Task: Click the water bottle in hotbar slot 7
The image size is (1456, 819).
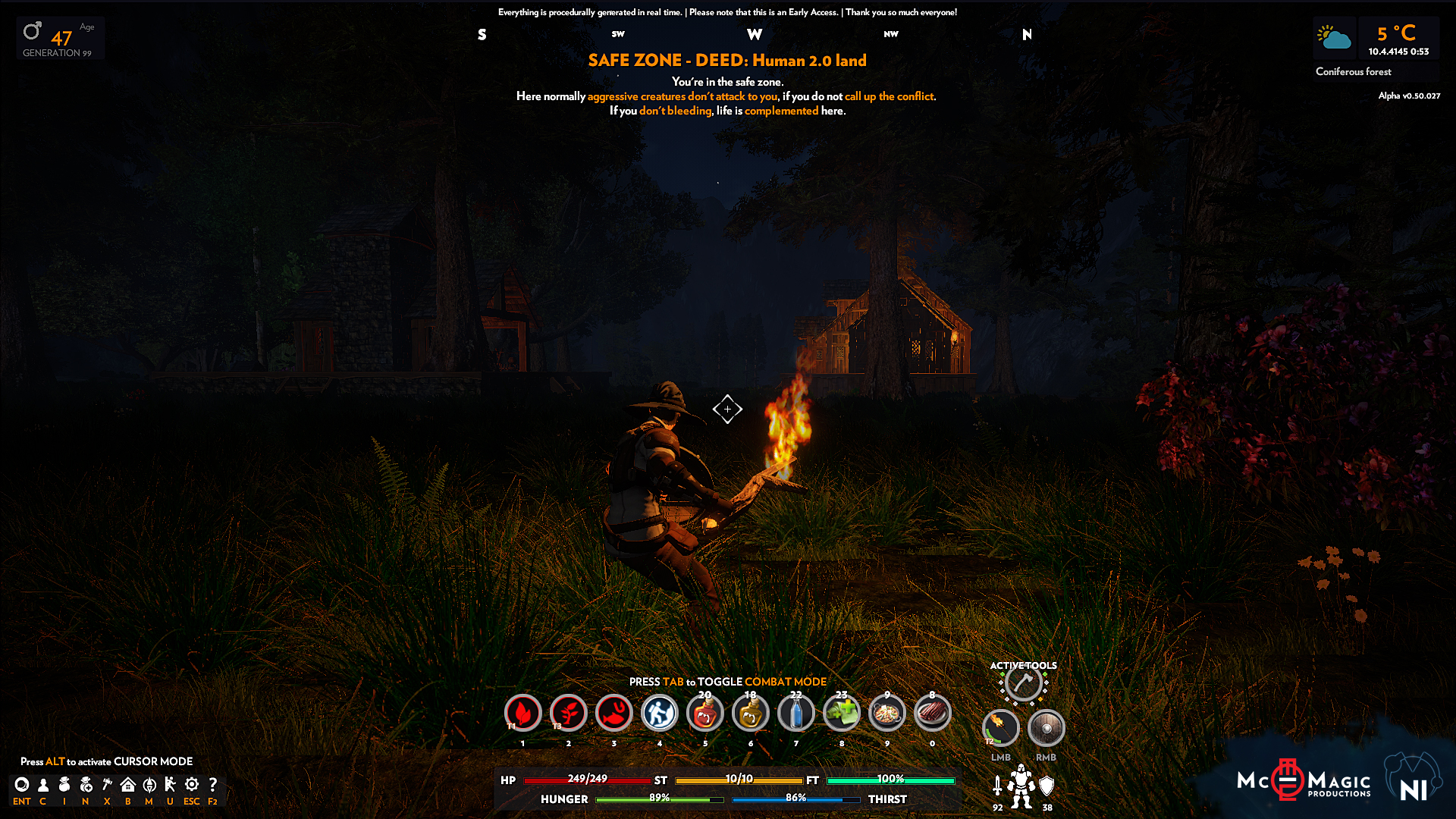Action: 796,714
